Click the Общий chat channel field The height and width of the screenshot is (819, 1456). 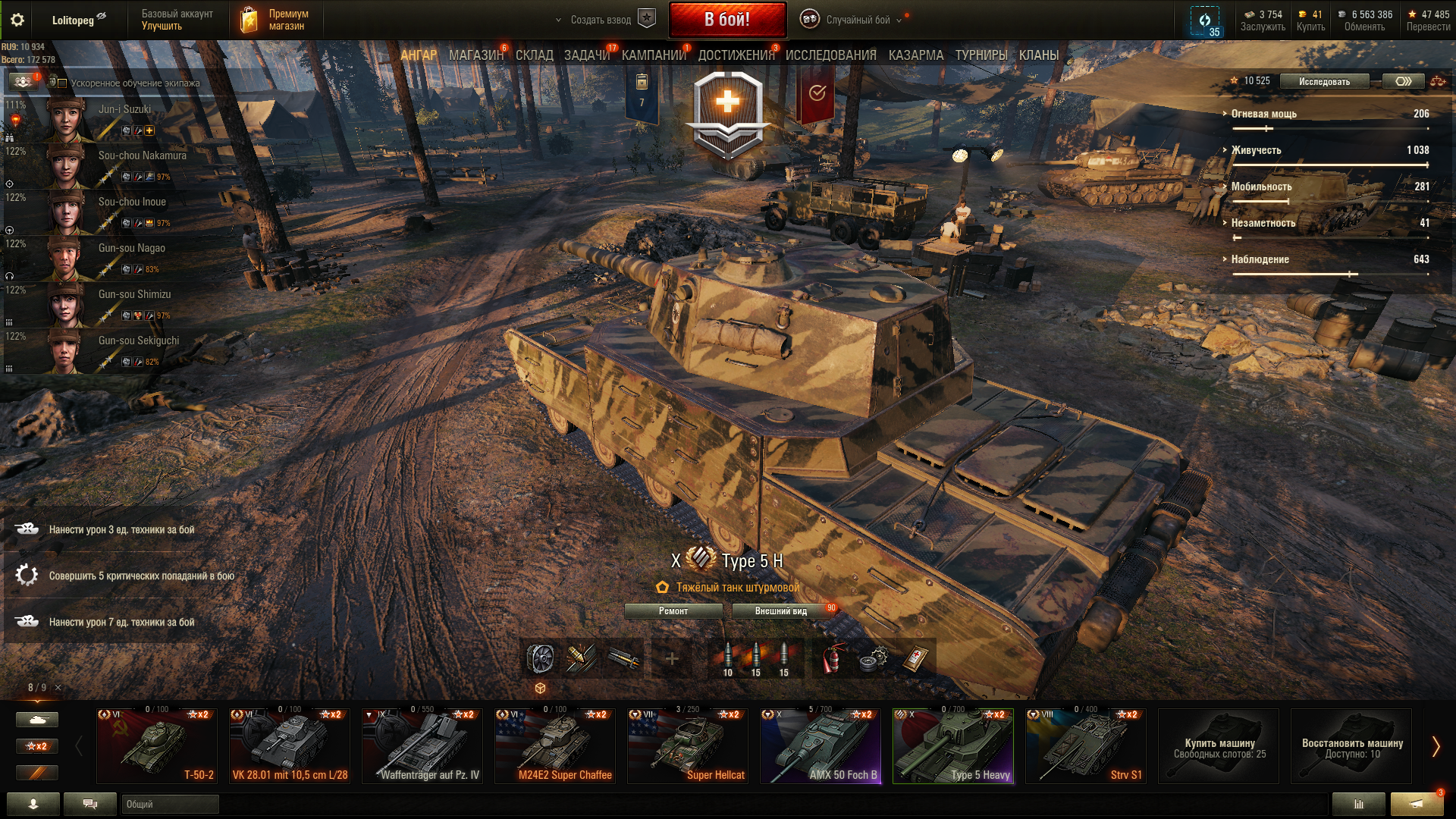(170, 804)
